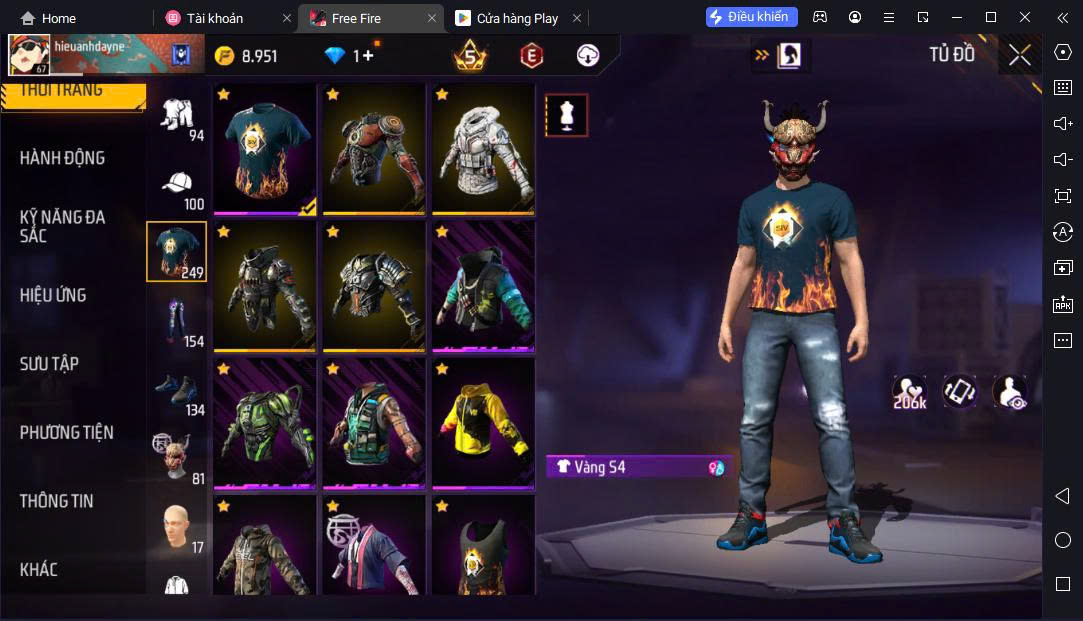Equip the yellow and black hoodie
1083x621 pixels.
coord(483,421)
